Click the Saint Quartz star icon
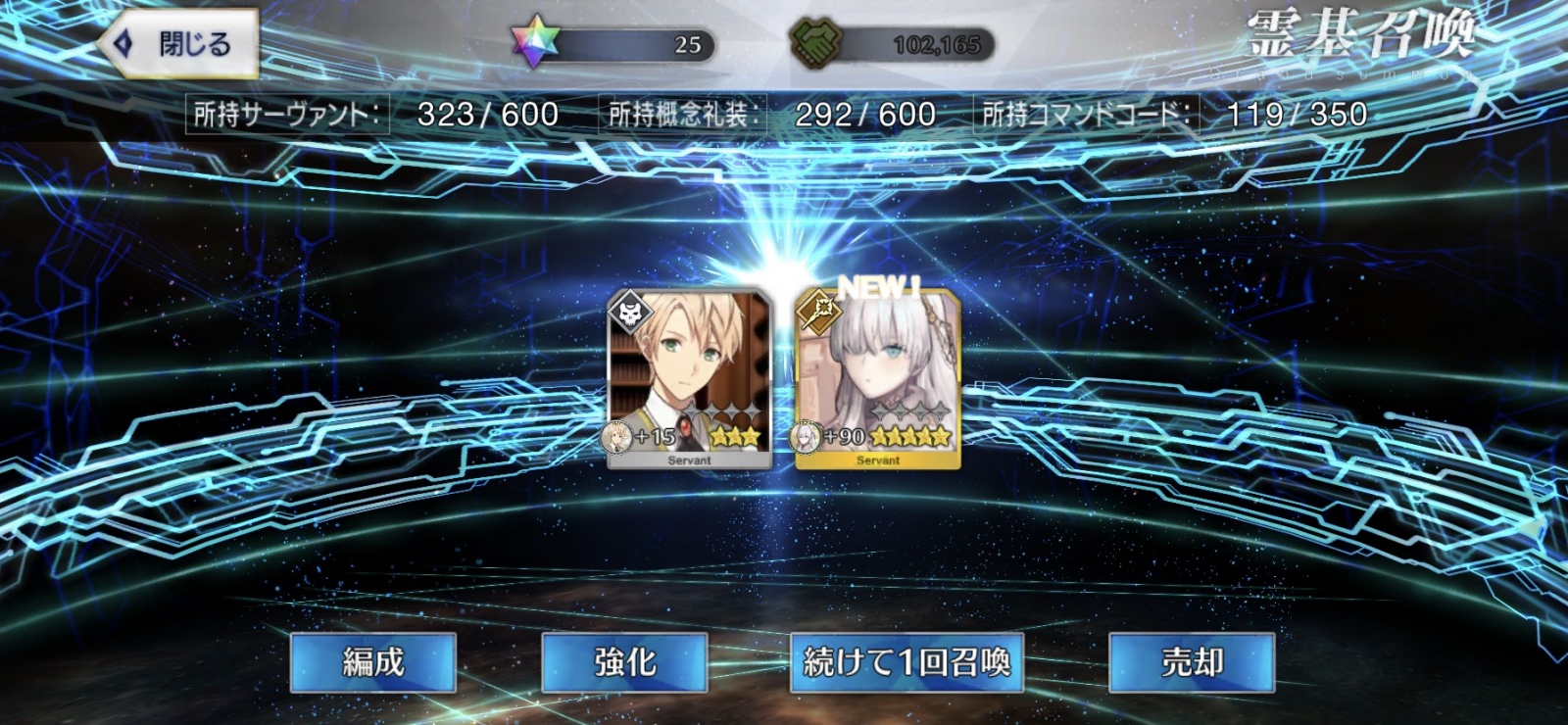 pyautogui.click(x=535, y=41)
